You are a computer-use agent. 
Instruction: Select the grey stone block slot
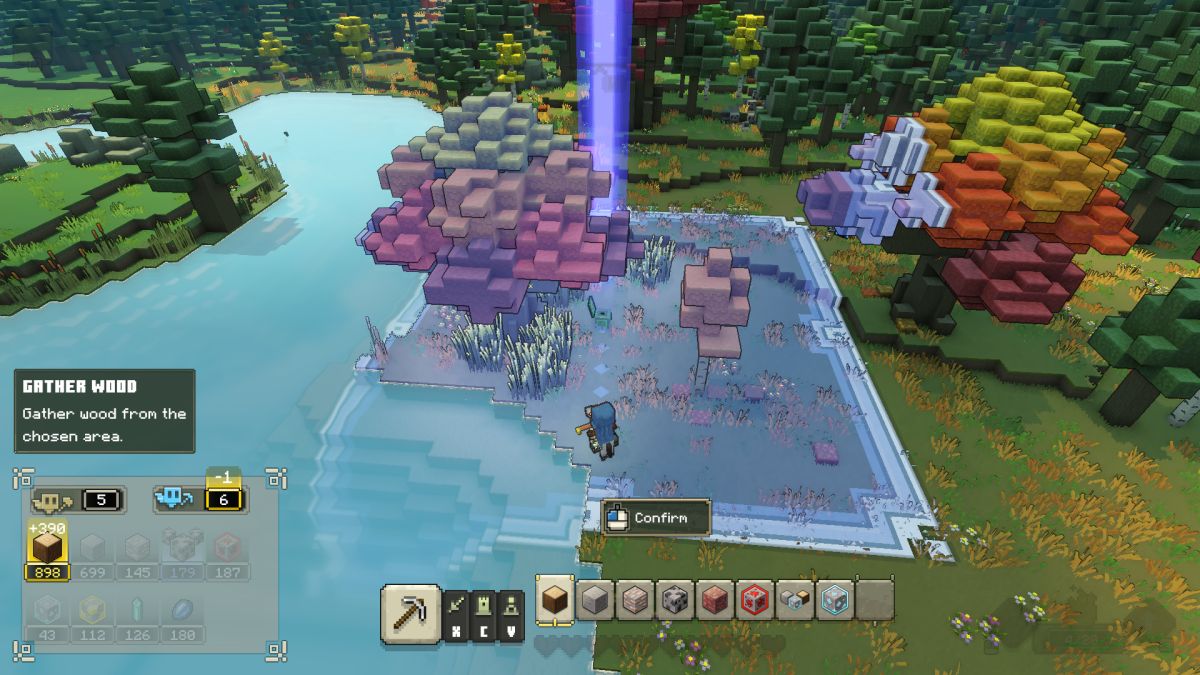(x=595, y=600)
